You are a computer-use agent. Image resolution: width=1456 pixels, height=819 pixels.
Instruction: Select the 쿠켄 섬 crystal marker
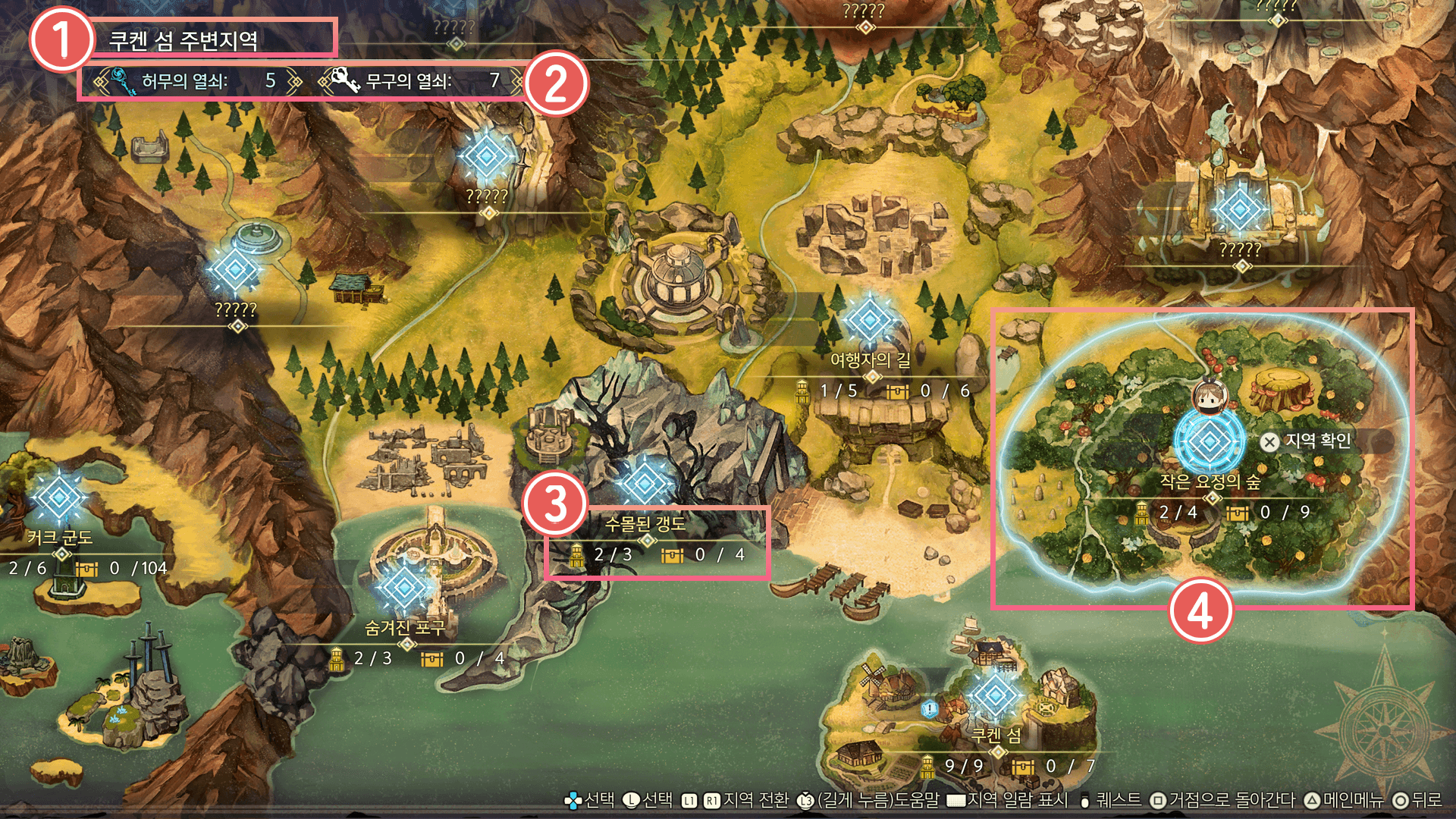(994, 695)
